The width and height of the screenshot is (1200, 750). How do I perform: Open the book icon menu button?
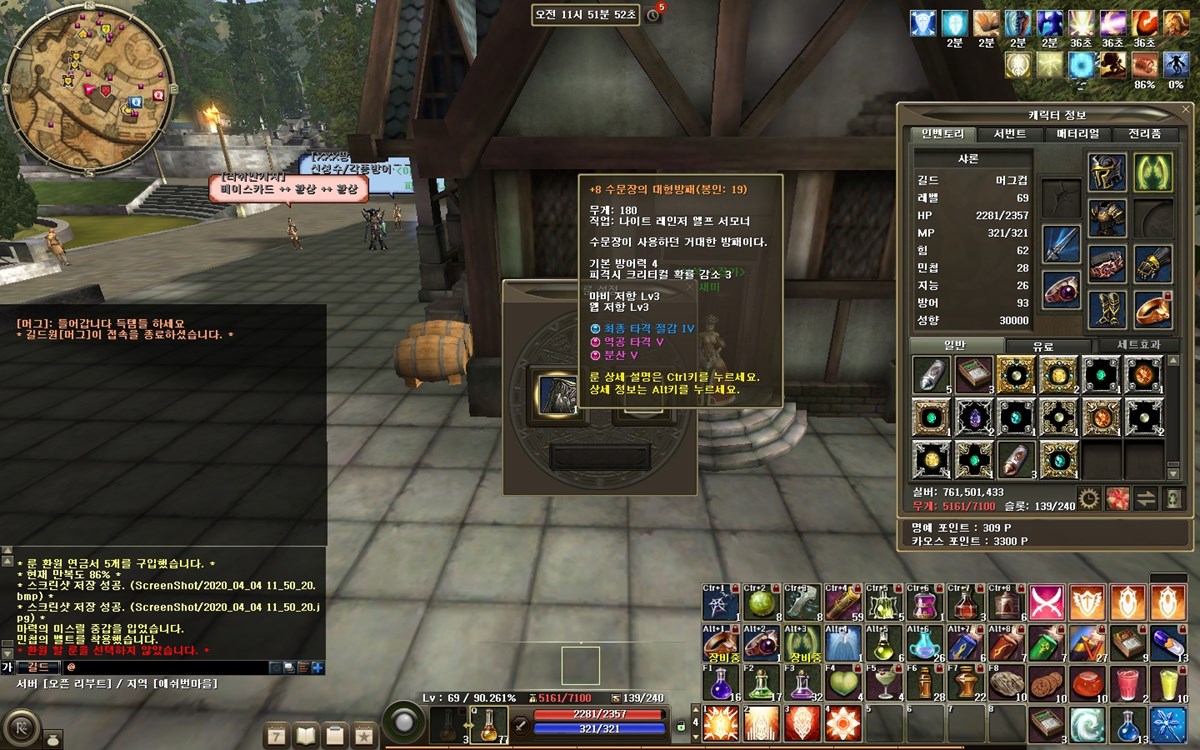[x=306, y=736]
